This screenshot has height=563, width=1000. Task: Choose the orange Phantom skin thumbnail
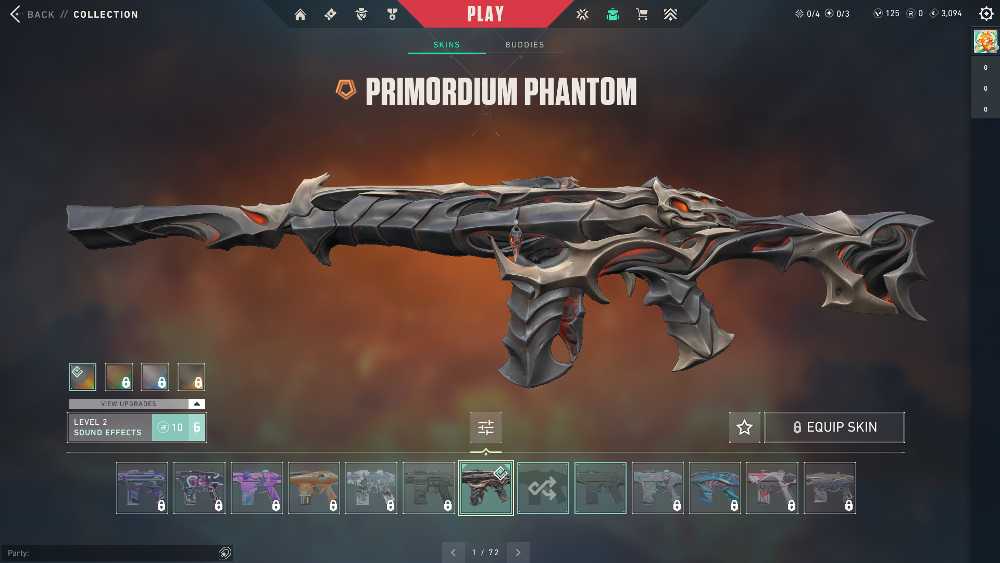point(314,488)
